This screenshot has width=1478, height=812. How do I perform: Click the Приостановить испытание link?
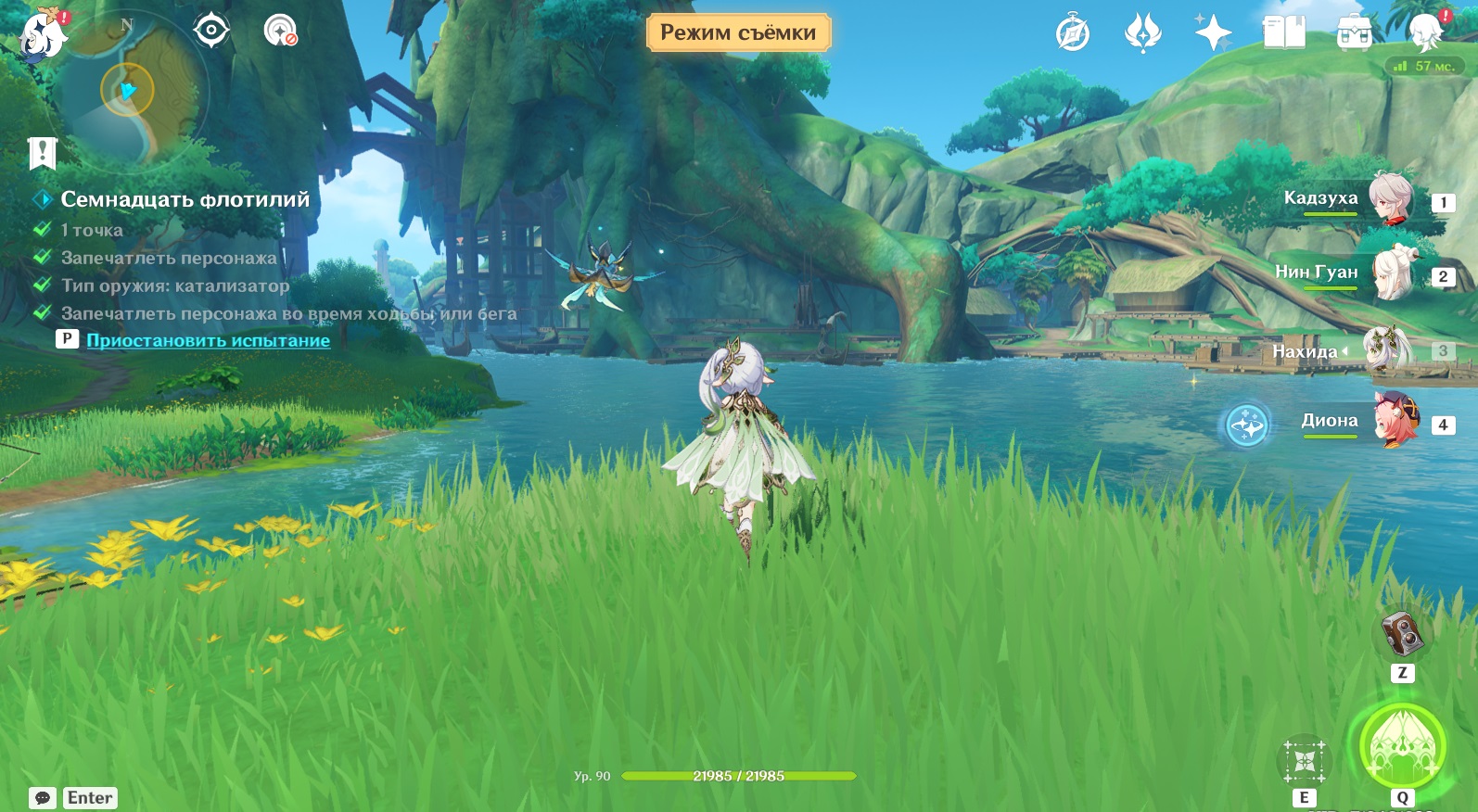coord(208,340)
